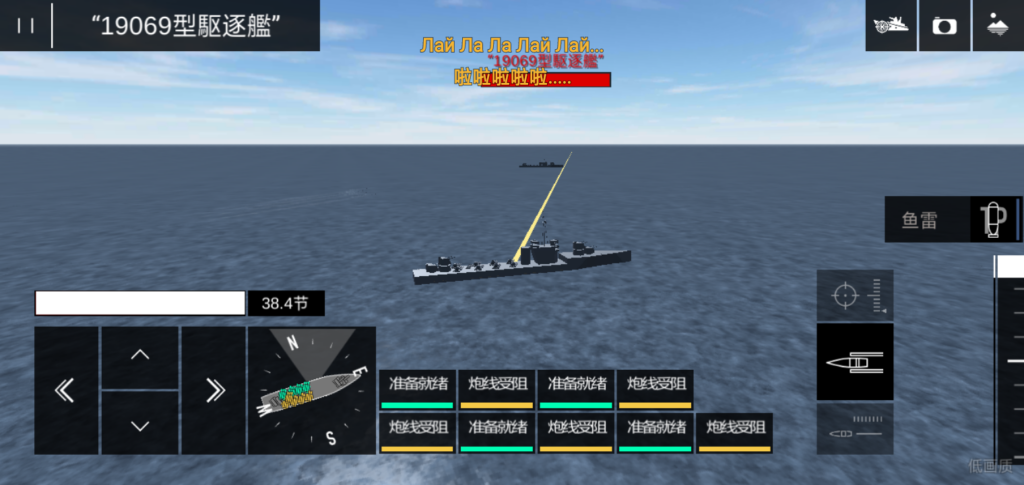Increase throttle with the up arrow
Screen dimensions: 1024x485
coord(140,356)
